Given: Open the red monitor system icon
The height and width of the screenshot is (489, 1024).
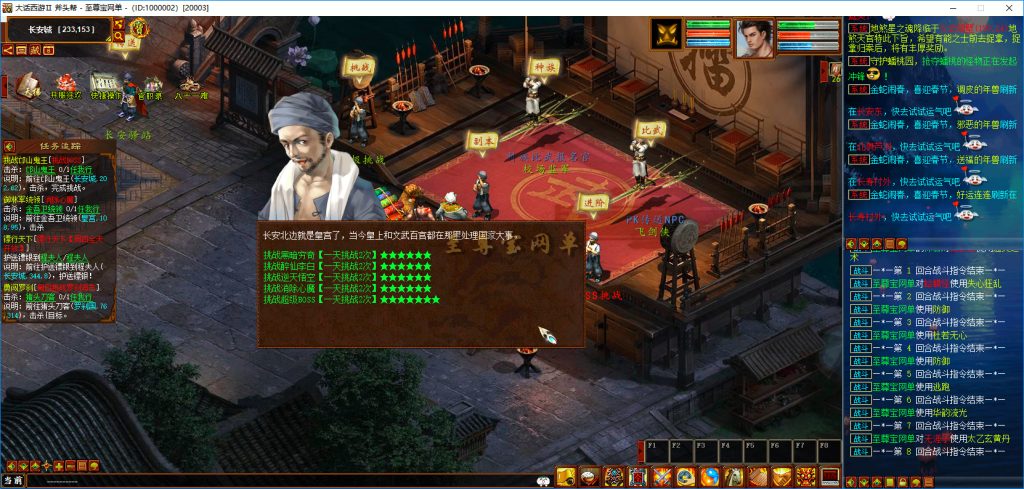Looking at the screenshot, I should pos(830,476).
